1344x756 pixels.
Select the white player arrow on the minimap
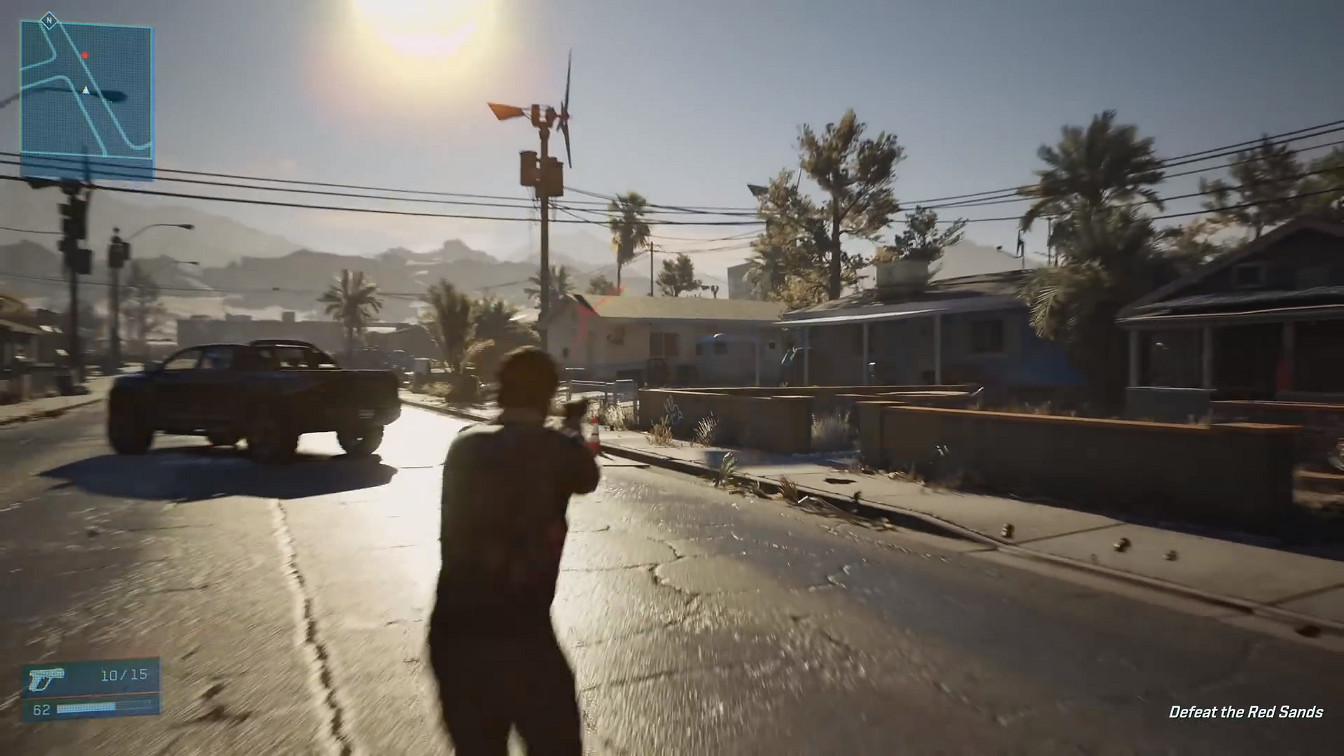pyautogui.click(x=86, y=90)
